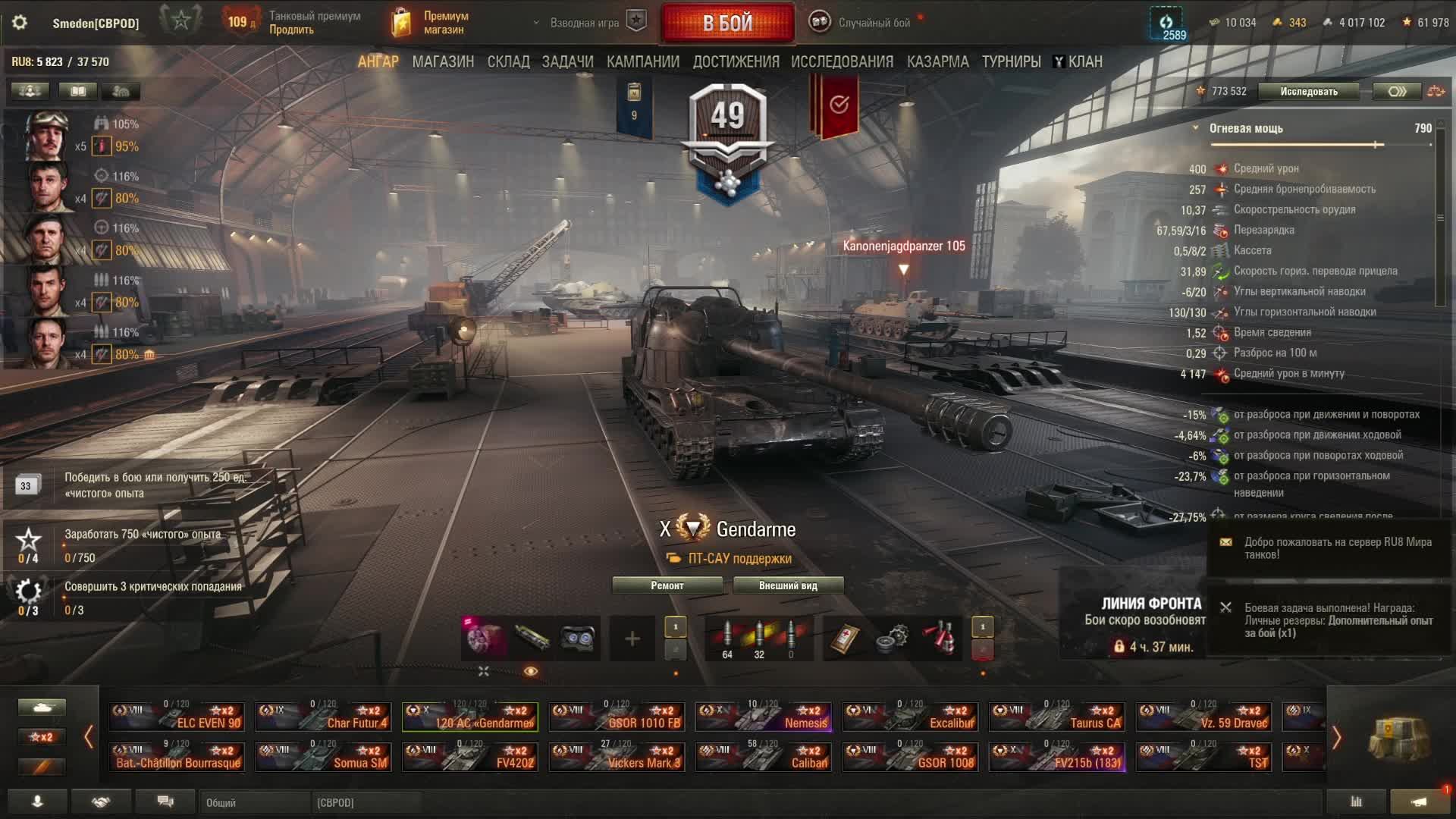Open Внешний вид appearance customization
The height and width of the screenshot is (819, 1456).
coord(788,585)
